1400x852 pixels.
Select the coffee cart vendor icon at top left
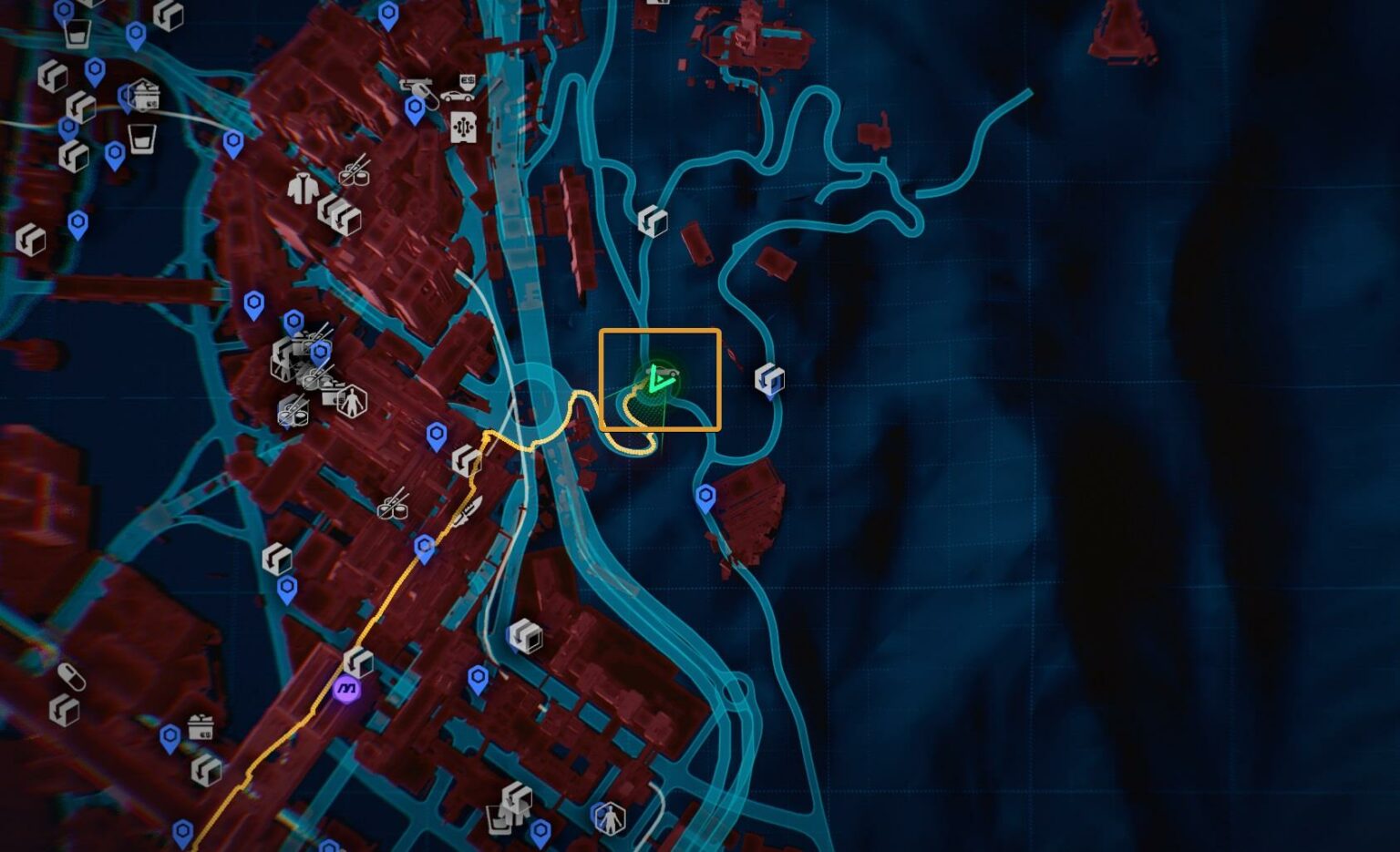(x=146, y=95)
